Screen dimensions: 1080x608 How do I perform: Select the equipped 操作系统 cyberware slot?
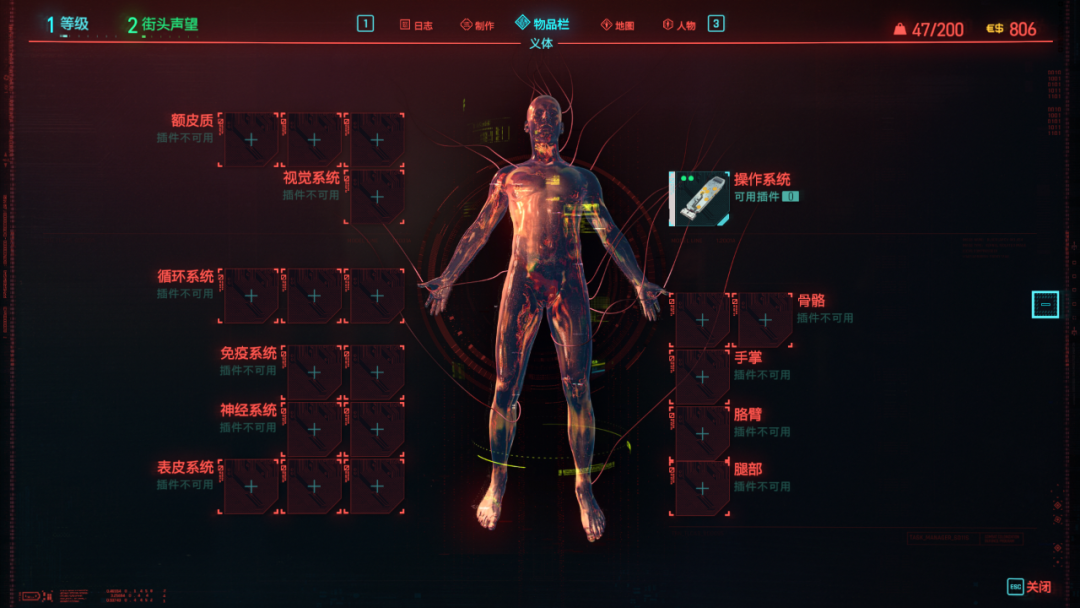[699, 198]
